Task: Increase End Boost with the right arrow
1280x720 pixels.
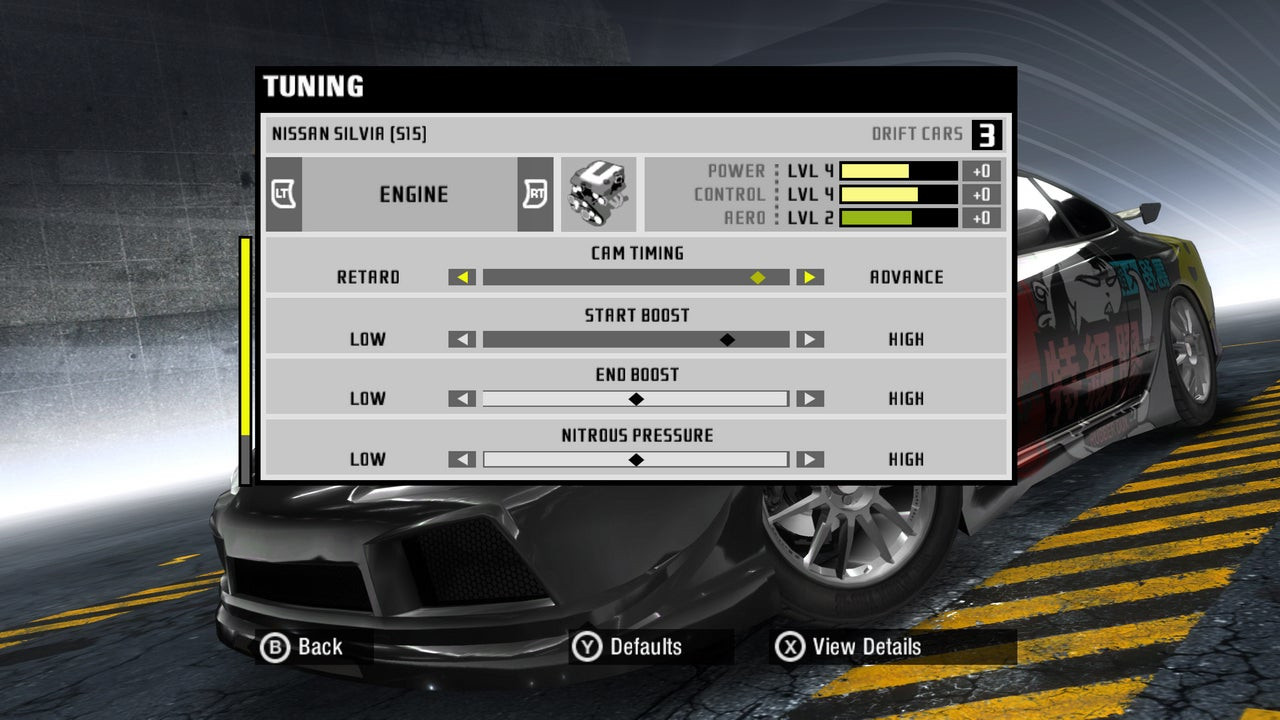Action: 810,399
